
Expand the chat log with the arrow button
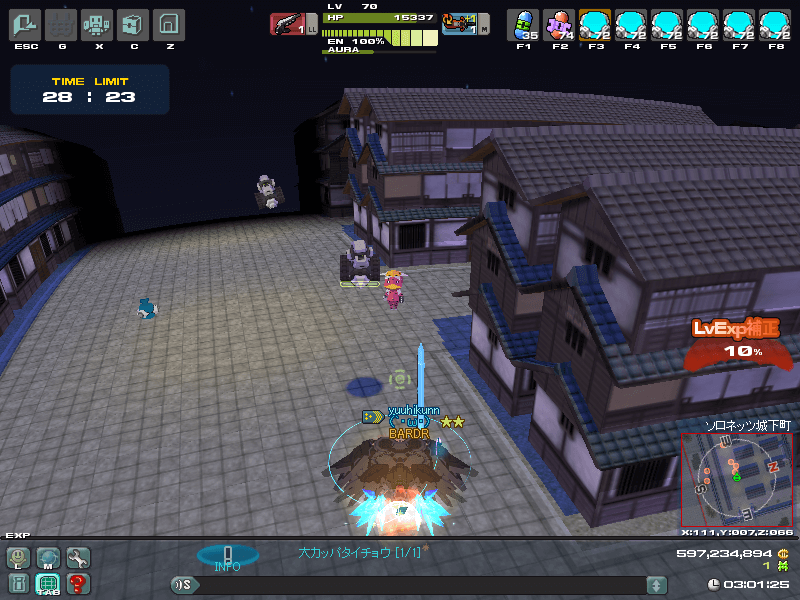[x=656, y=585]
